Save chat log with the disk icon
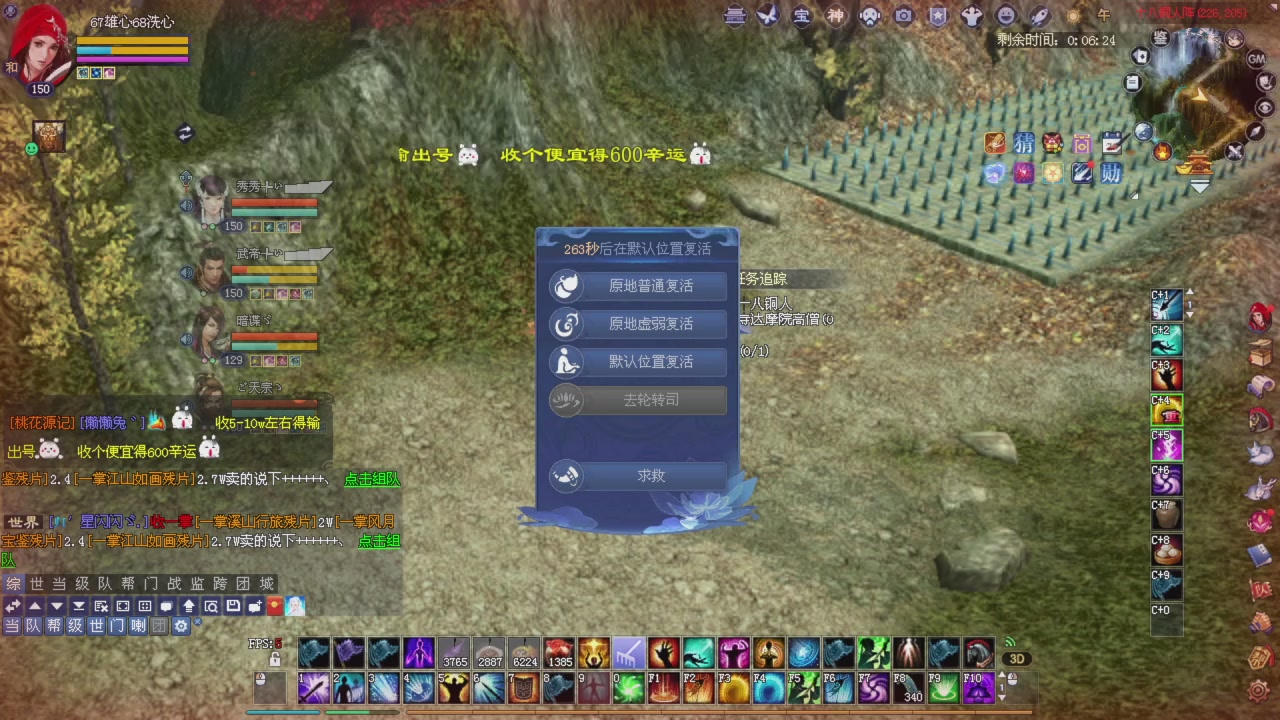1280x720 pixels. pyautogui.click(x=234, y=605)
